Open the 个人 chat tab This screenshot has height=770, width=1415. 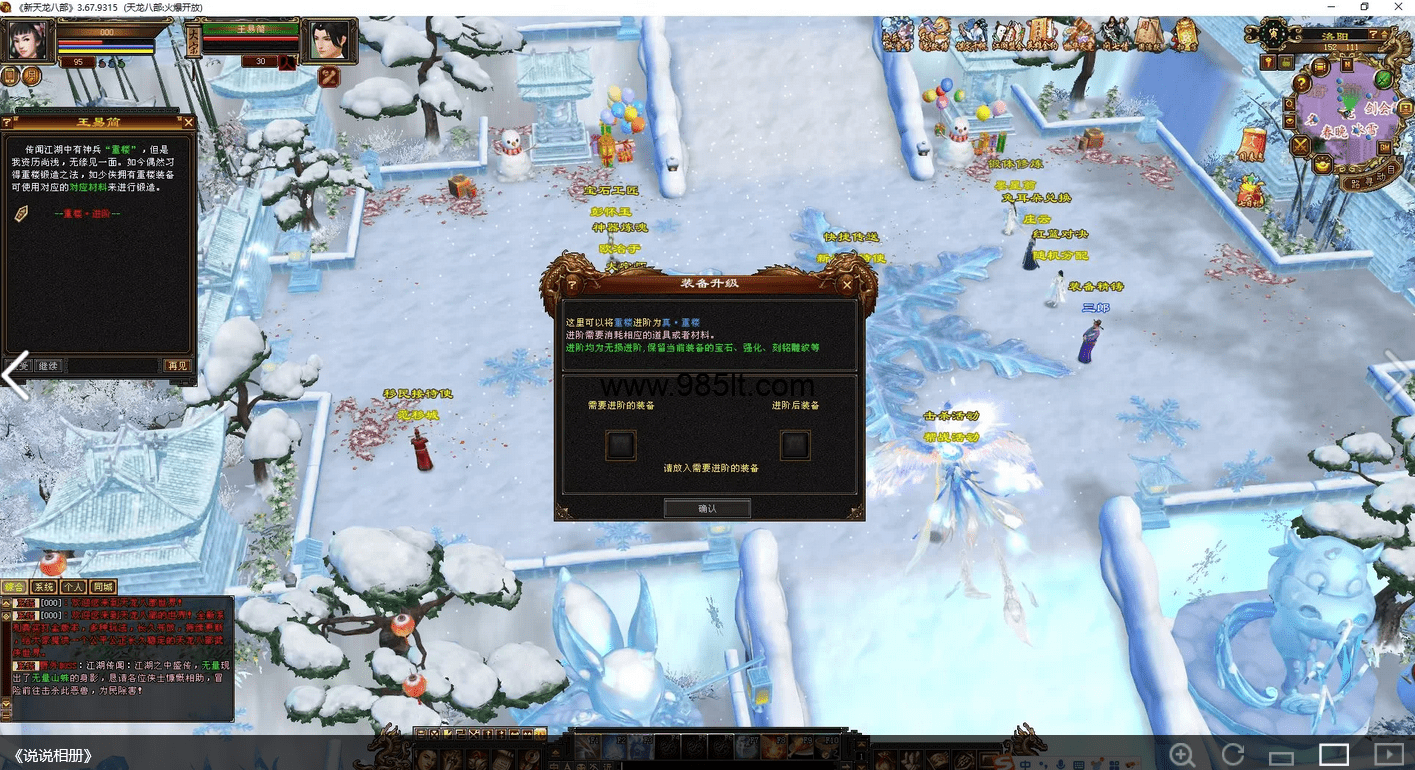tap(73, 587)
